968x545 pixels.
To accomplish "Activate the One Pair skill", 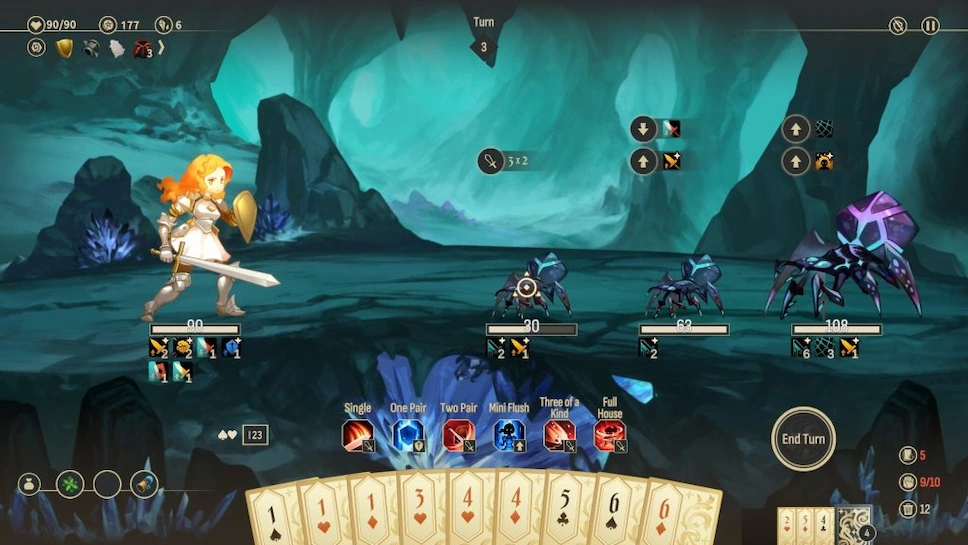I will coord(407,436).
